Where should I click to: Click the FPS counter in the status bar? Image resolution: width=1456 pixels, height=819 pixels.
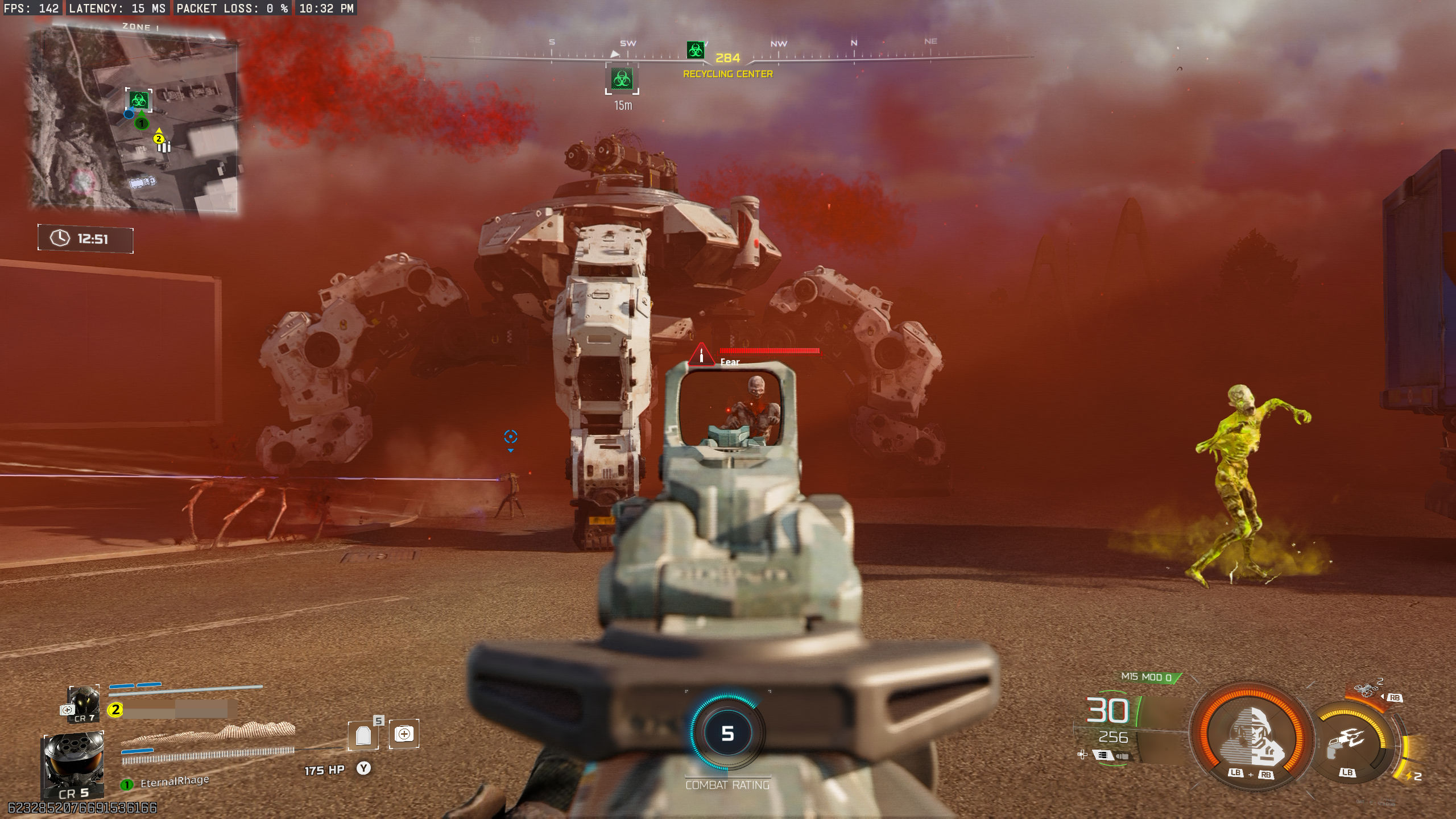[x=31, y=9]
